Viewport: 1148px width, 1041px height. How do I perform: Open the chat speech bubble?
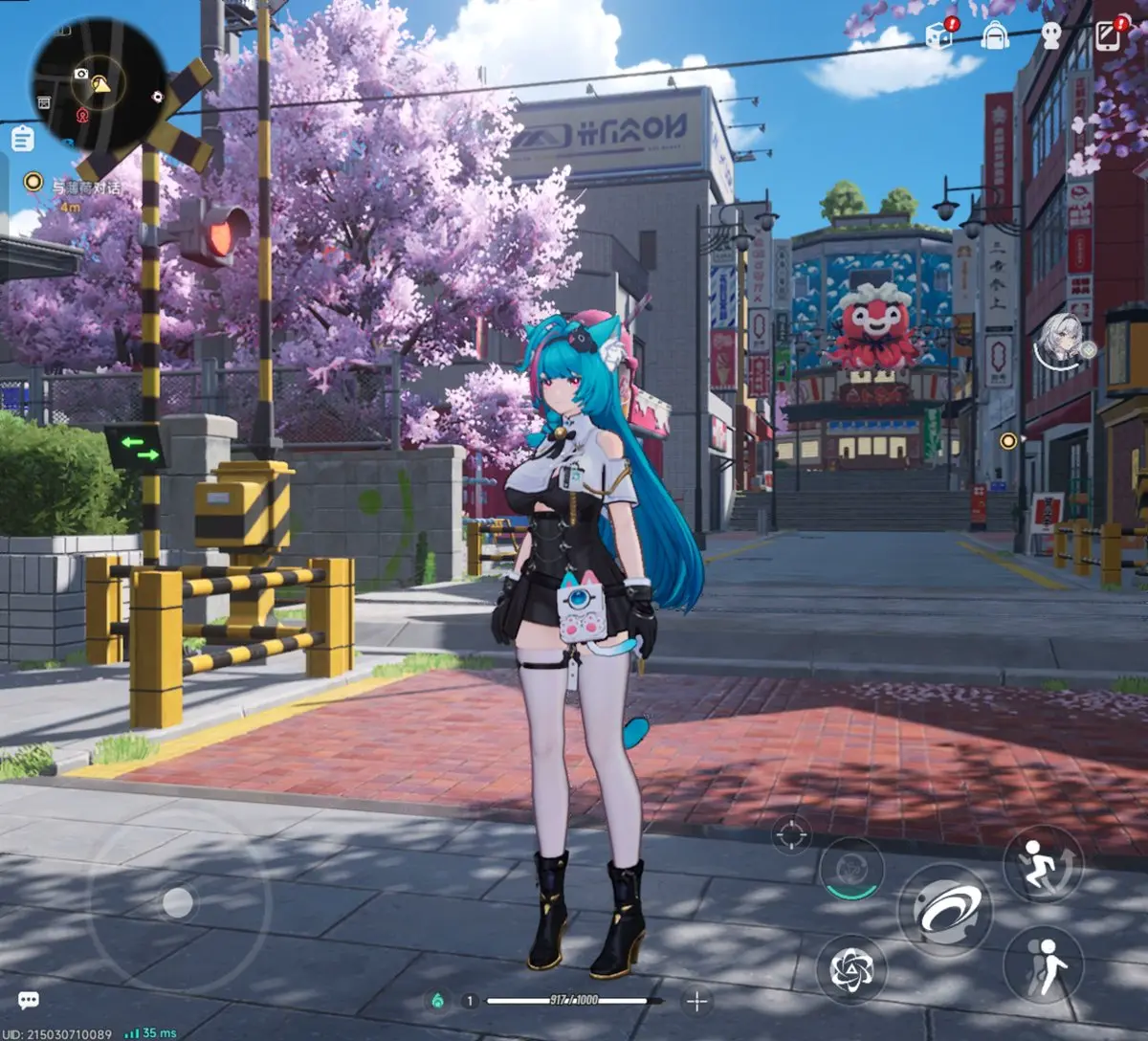tap(29, 1001)
